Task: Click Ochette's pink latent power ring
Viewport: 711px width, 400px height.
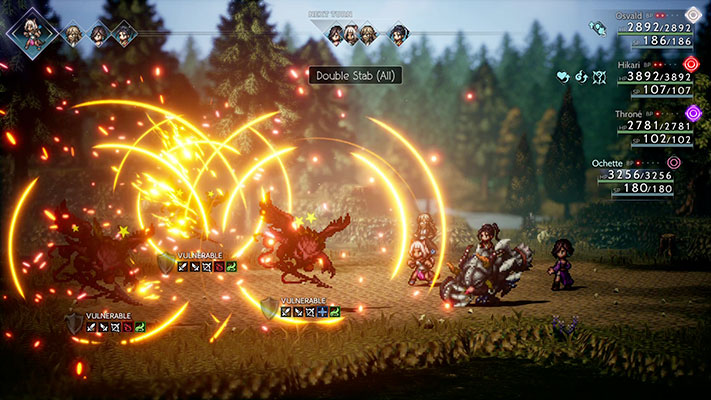Action: [x=673, y=161]
